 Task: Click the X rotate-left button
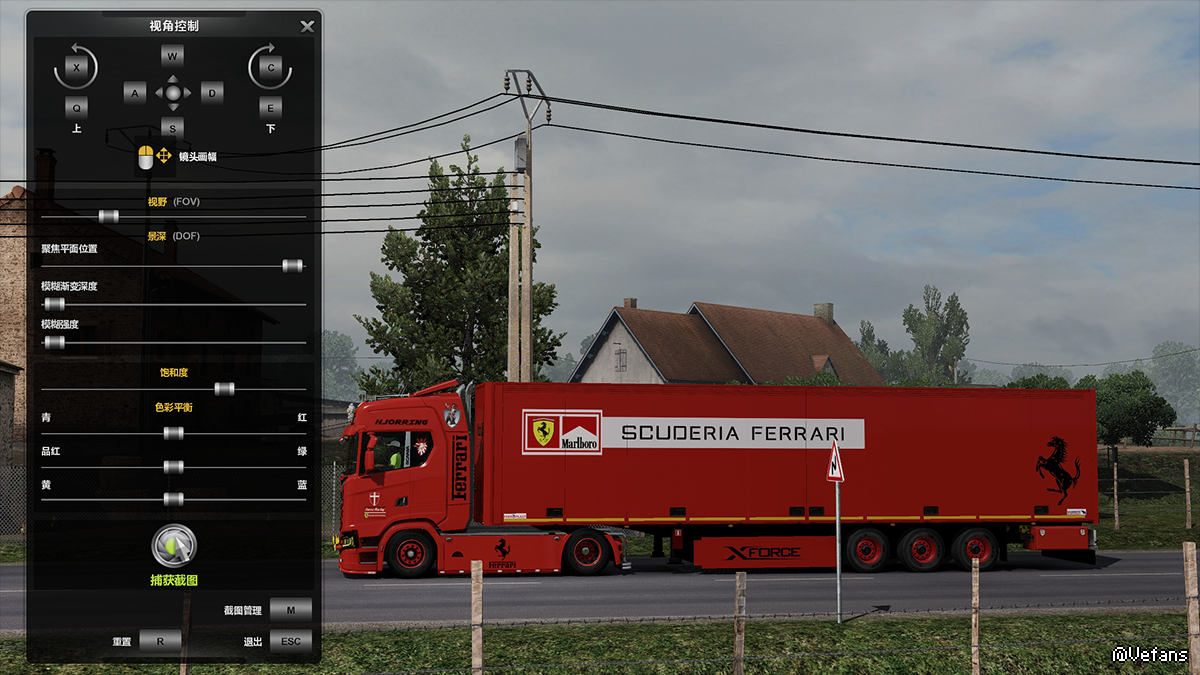77,67
